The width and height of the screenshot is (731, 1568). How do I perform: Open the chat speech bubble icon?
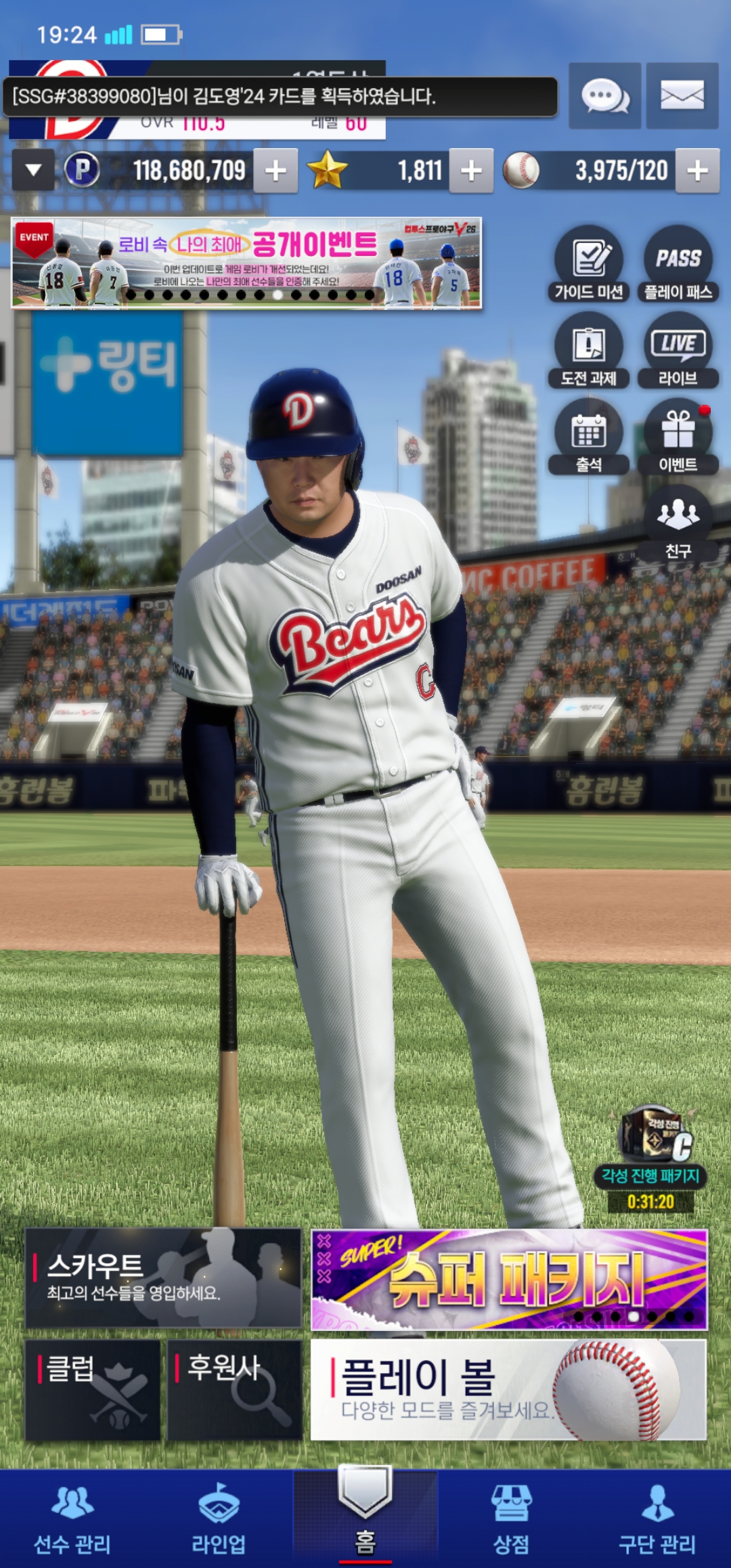click(x=604, y=96)
